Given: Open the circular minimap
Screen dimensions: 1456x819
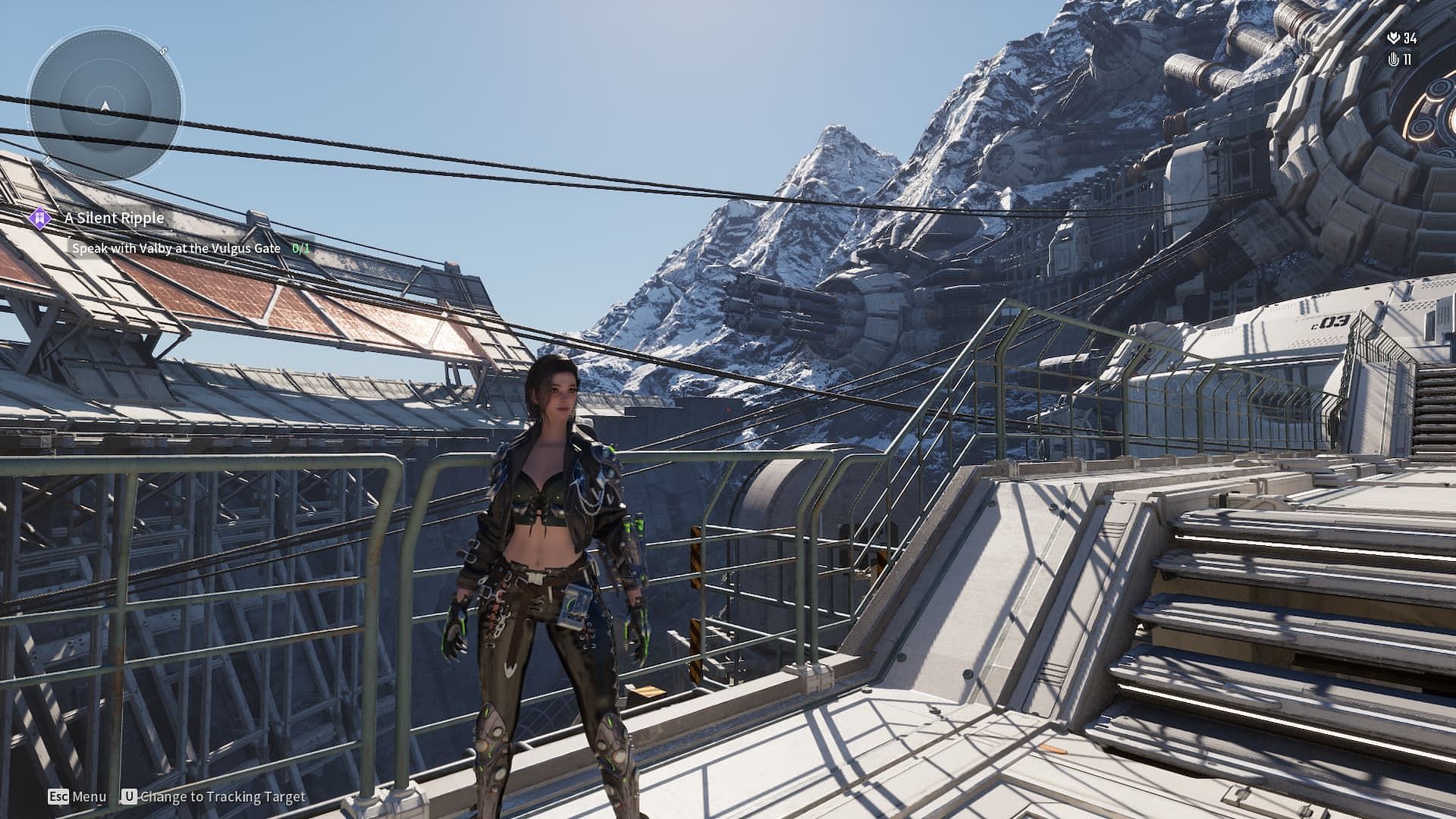Looking at the screenshot, I should pyautogui.click(x=105, y=105).
